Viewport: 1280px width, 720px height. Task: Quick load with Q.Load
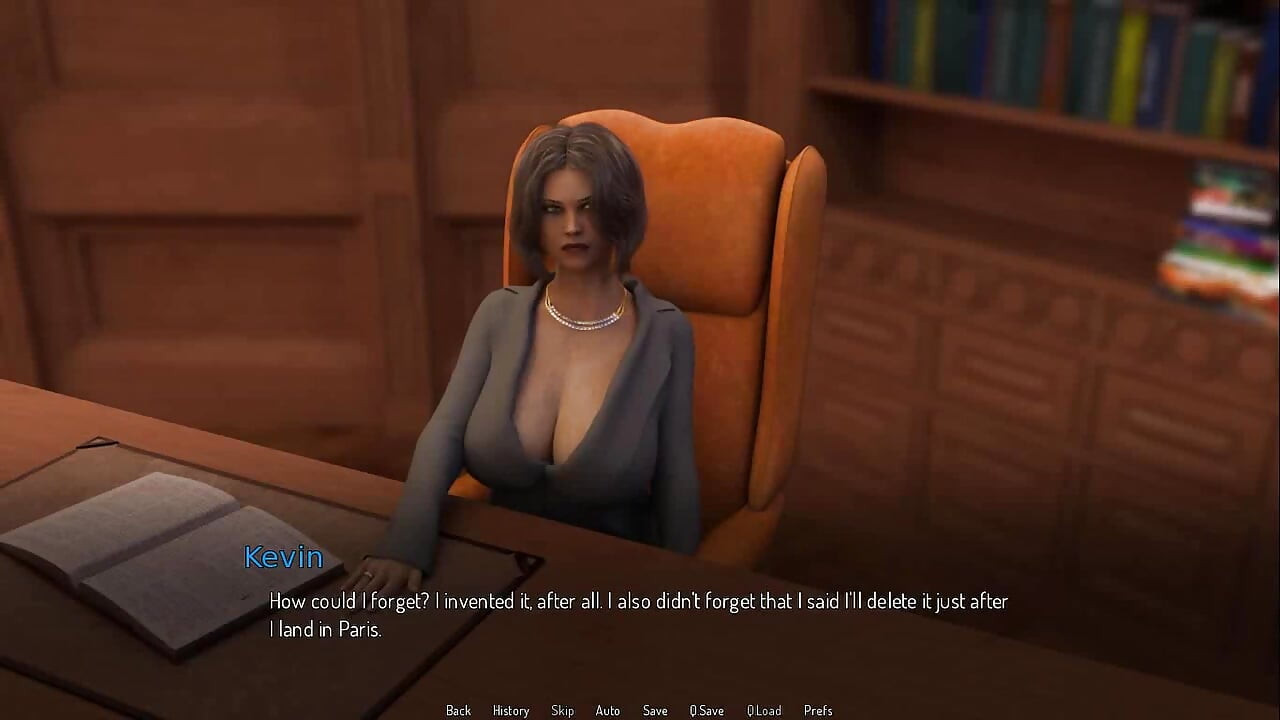tap(764, 710)
